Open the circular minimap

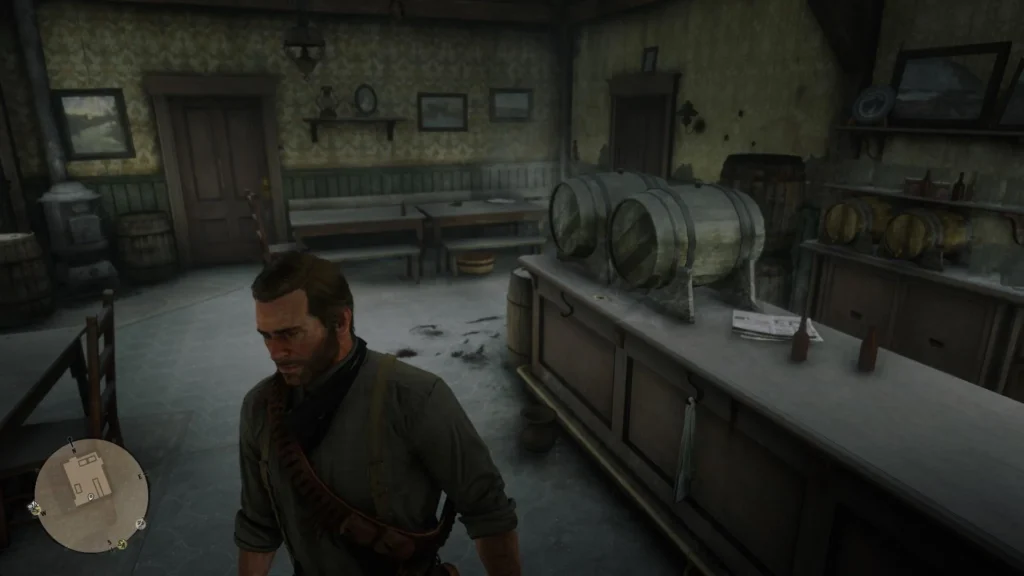point(91,495)
